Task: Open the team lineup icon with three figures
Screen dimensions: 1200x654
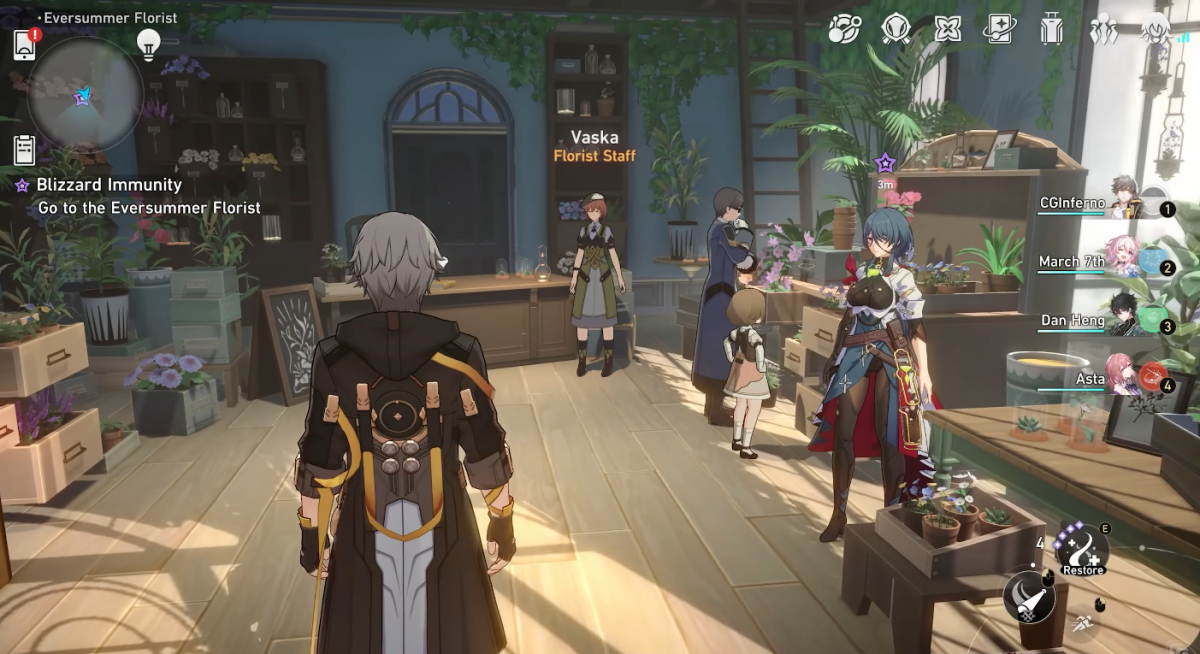Action: click(x=1103, y=29)
